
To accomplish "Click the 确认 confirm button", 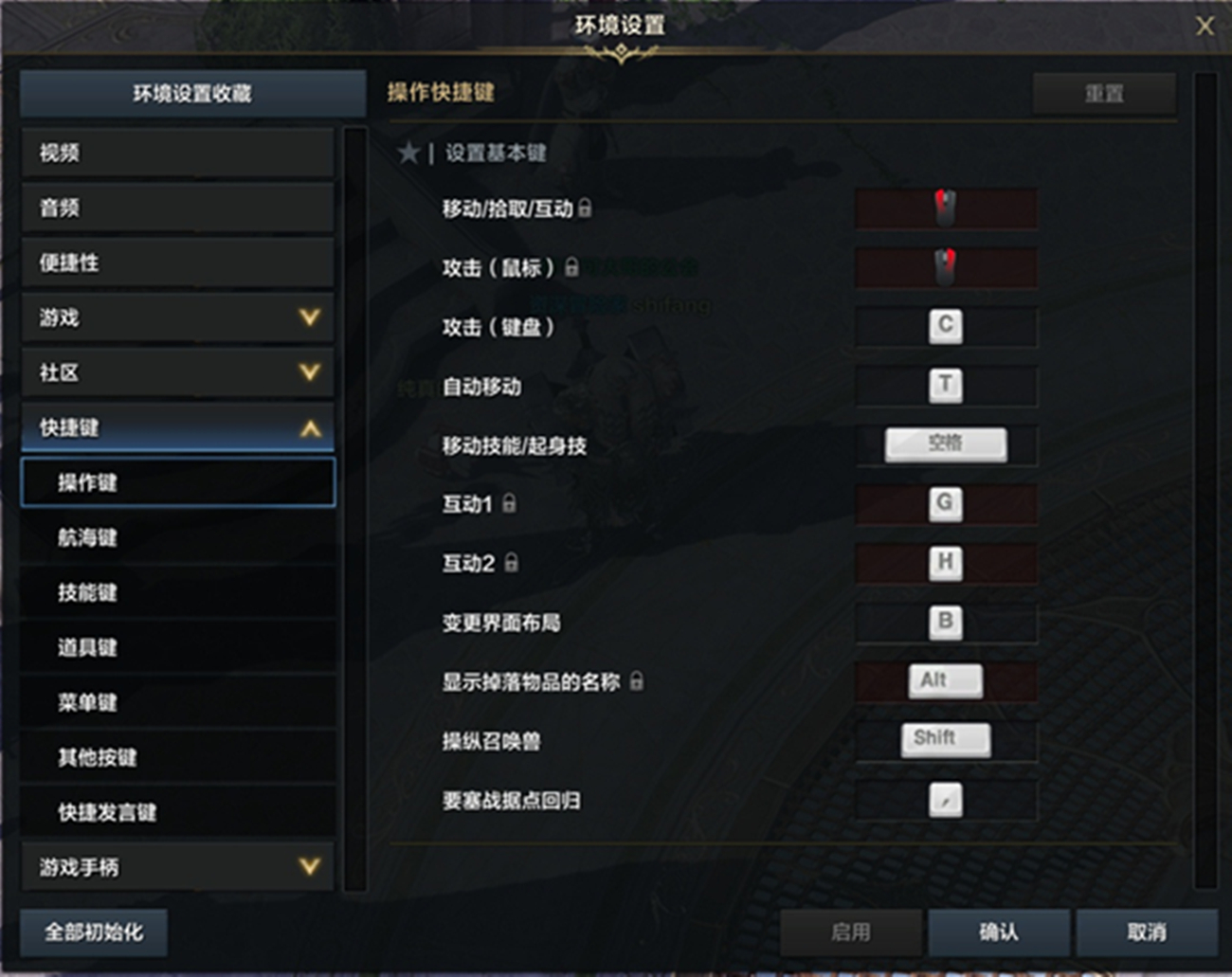I will pos(998,932).
